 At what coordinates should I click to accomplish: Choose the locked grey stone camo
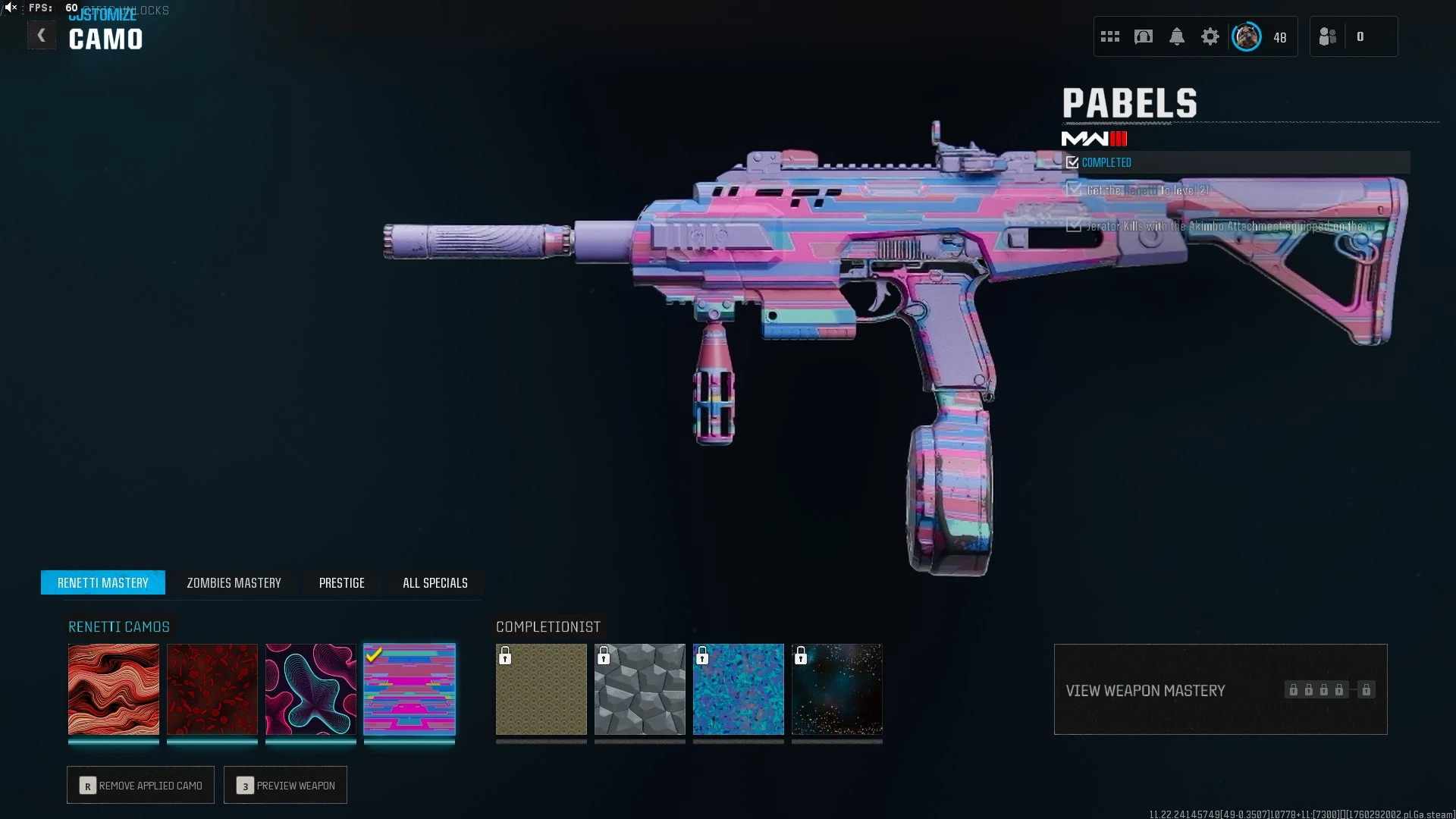(640, 689)
